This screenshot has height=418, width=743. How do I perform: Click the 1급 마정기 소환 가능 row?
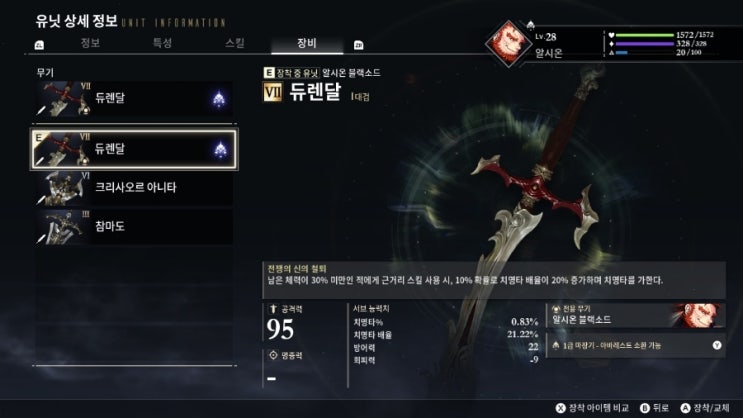635,345
